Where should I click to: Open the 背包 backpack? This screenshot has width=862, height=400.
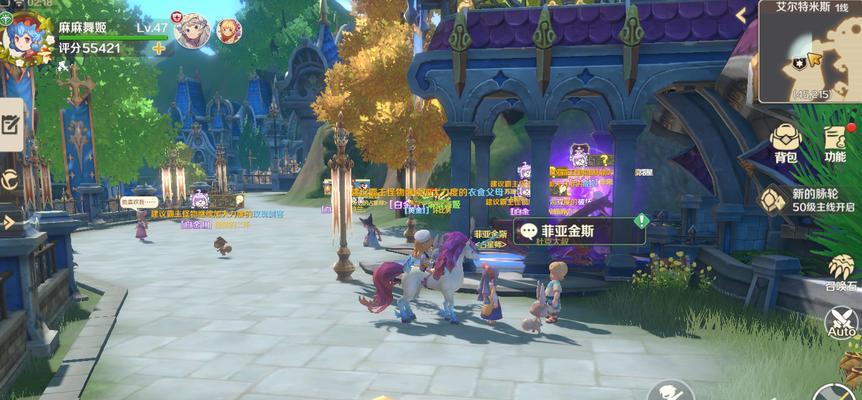coord(785,144)
